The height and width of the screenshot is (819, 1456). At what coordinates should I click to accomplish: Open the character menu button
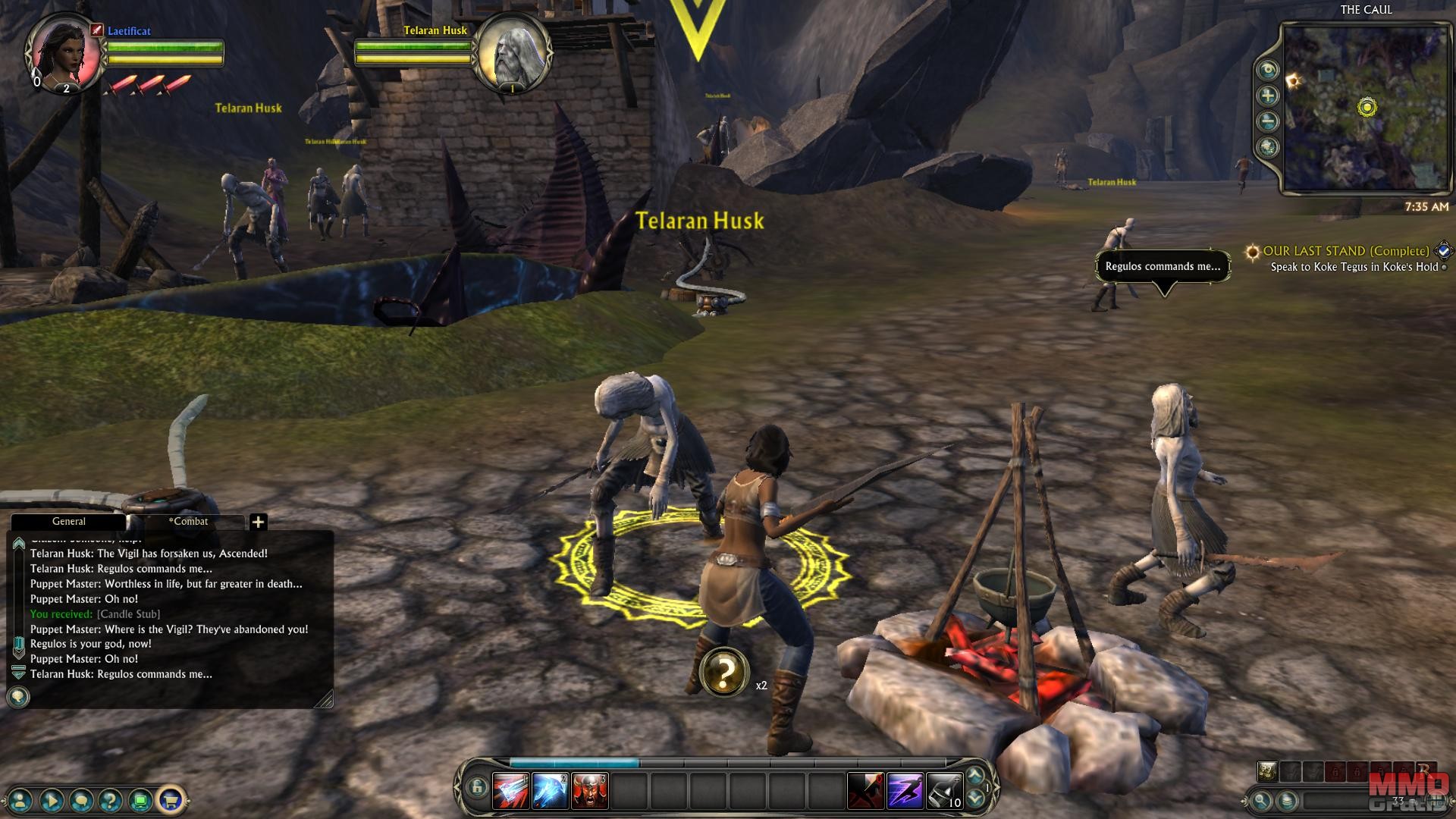click(21, 799)
